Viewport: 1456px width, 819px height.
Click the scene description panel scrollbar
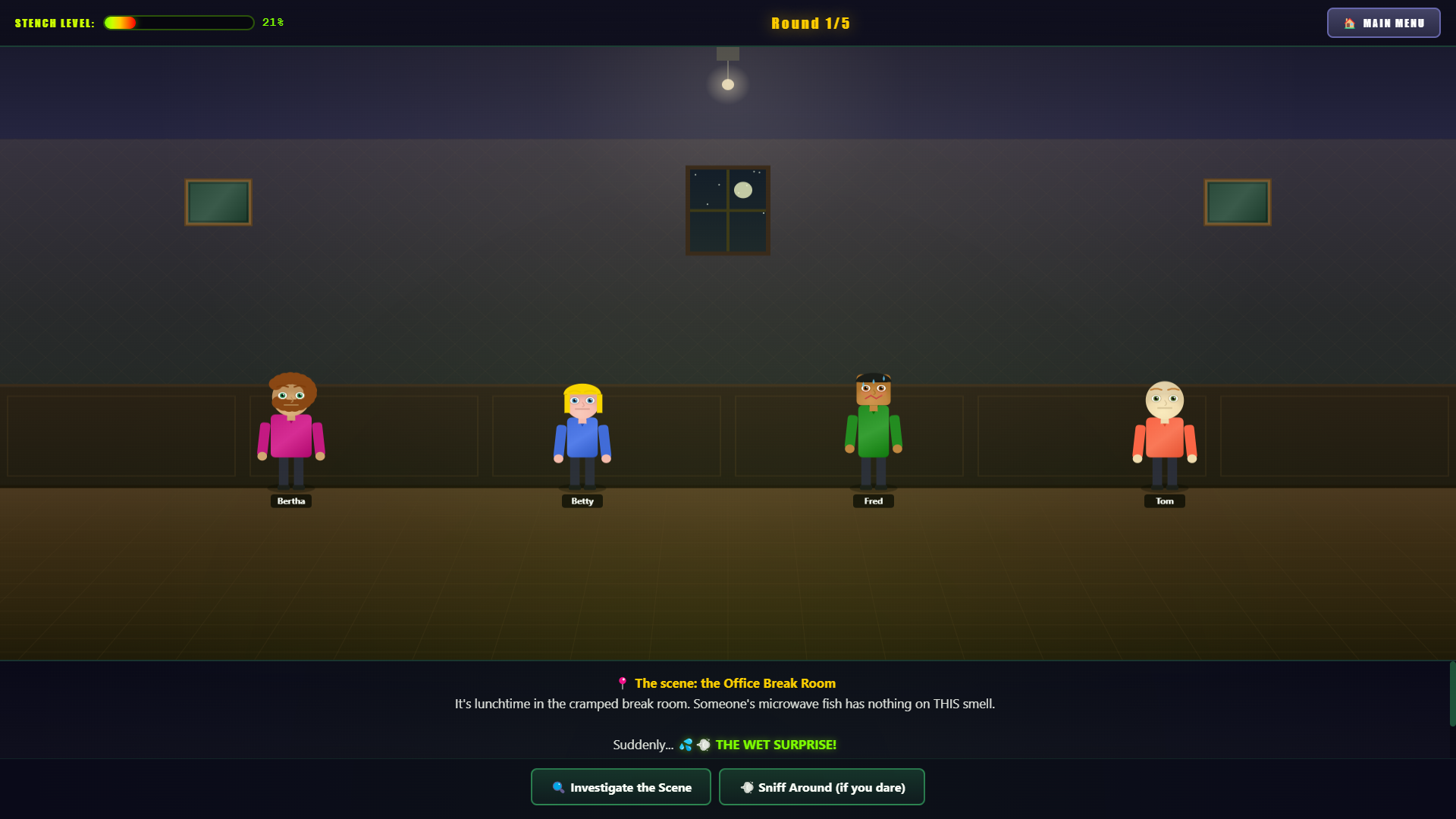1451,694
